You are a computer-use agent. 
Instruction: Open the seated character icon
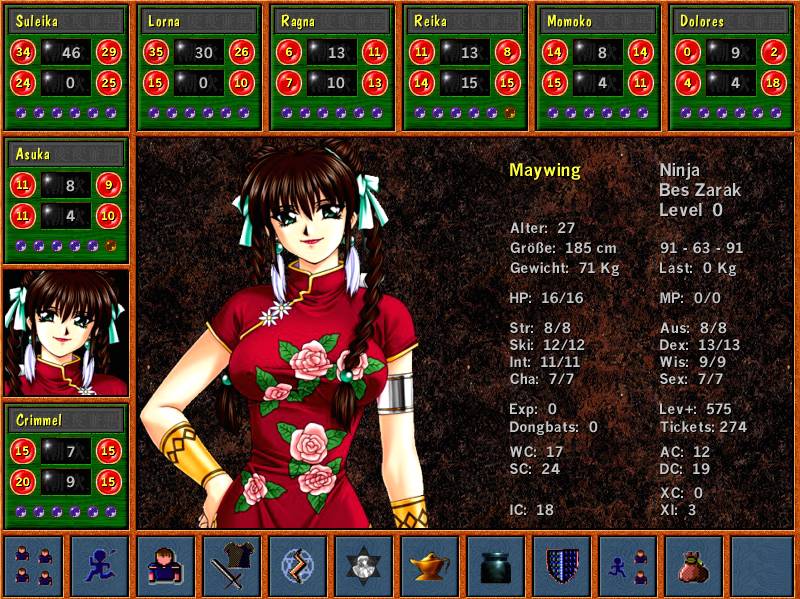point(165,566)
